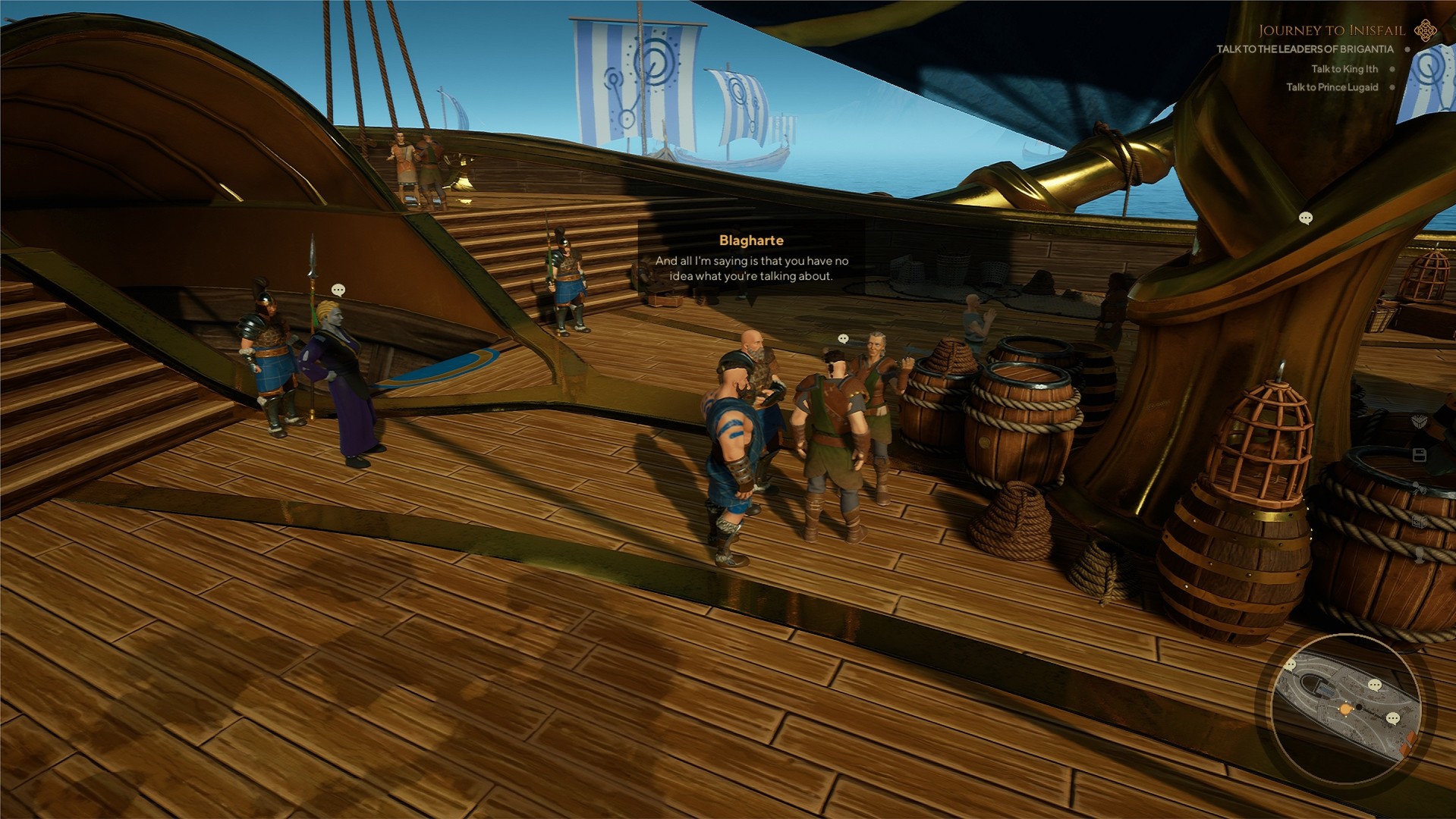Screen dimensions: 1456x819
Task: Click Talk to King Ith objective text
Action: point(1347,69)
